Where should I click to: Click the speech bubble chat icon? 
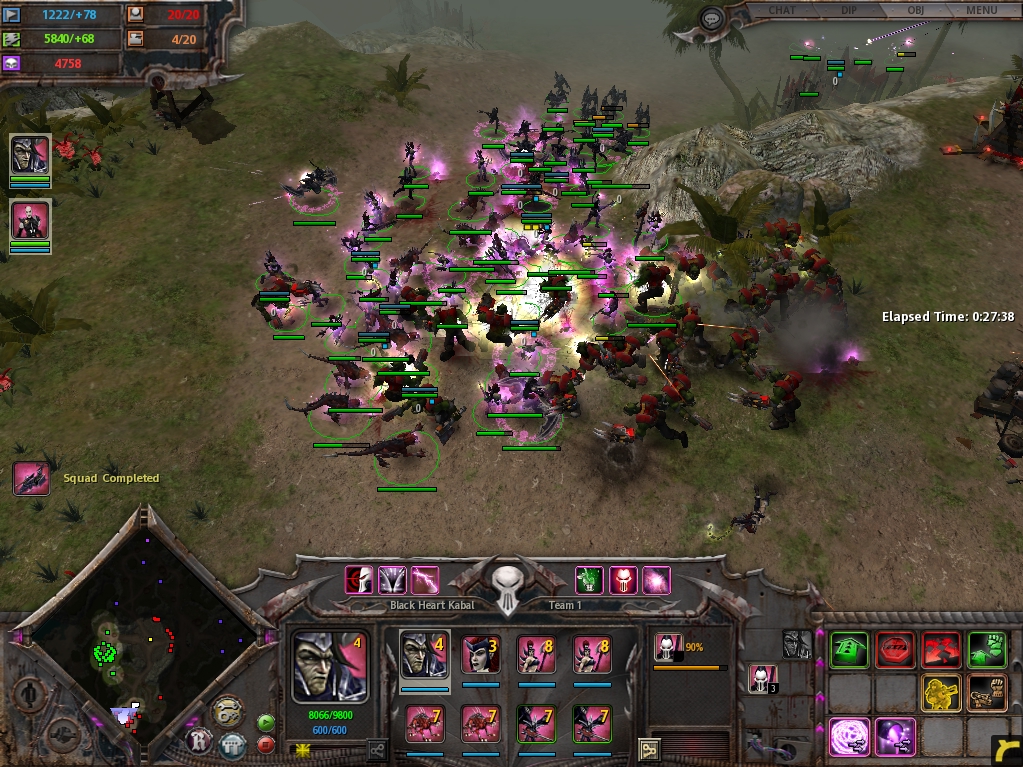712,18
